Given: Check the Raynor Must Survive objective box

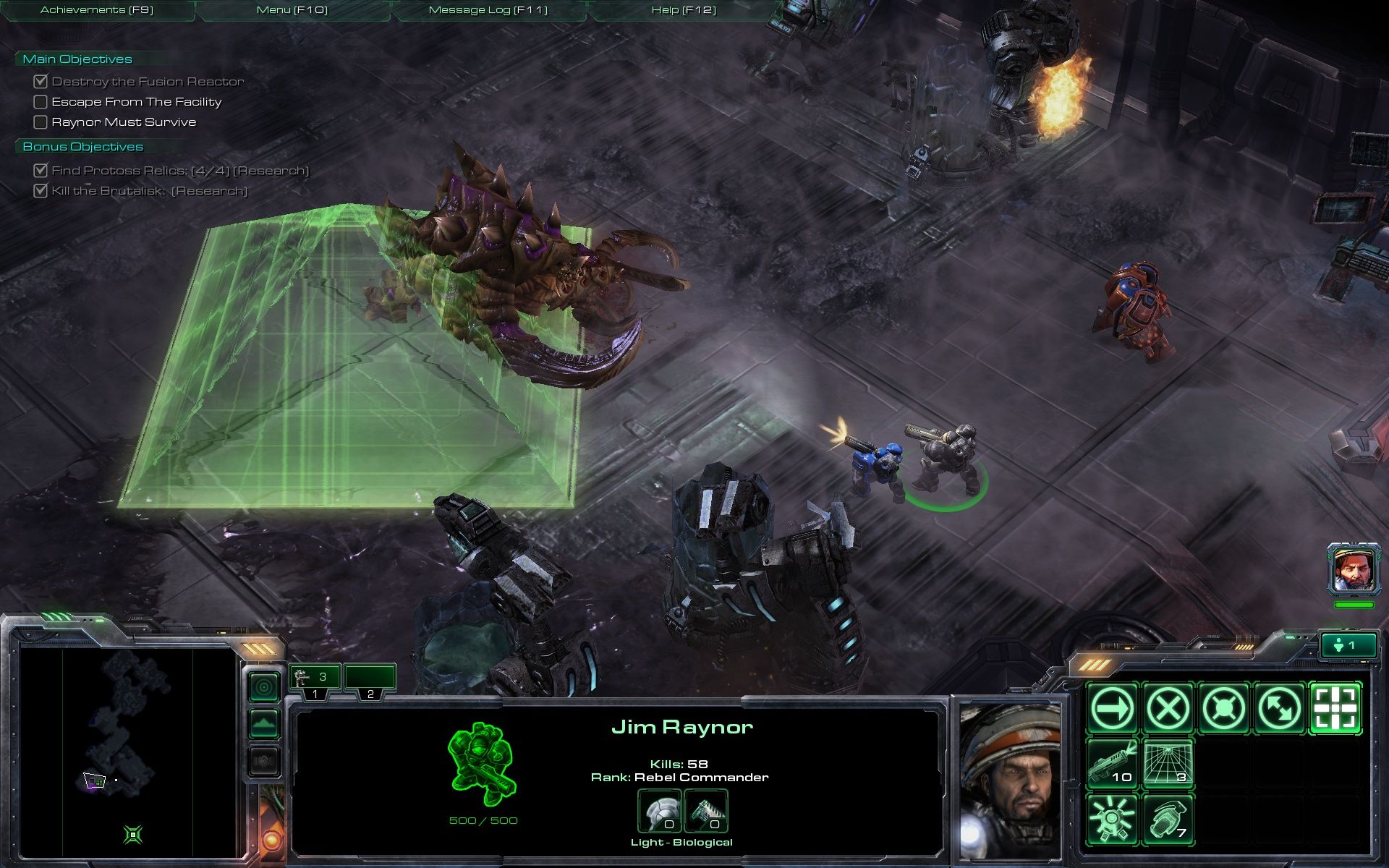Looking at the screenshot, I should (x=41, y=122).
